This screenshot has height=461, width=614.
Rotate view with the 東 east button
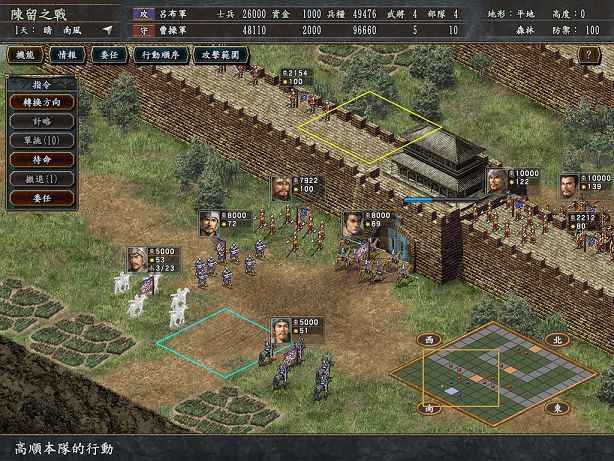[557, 408]
